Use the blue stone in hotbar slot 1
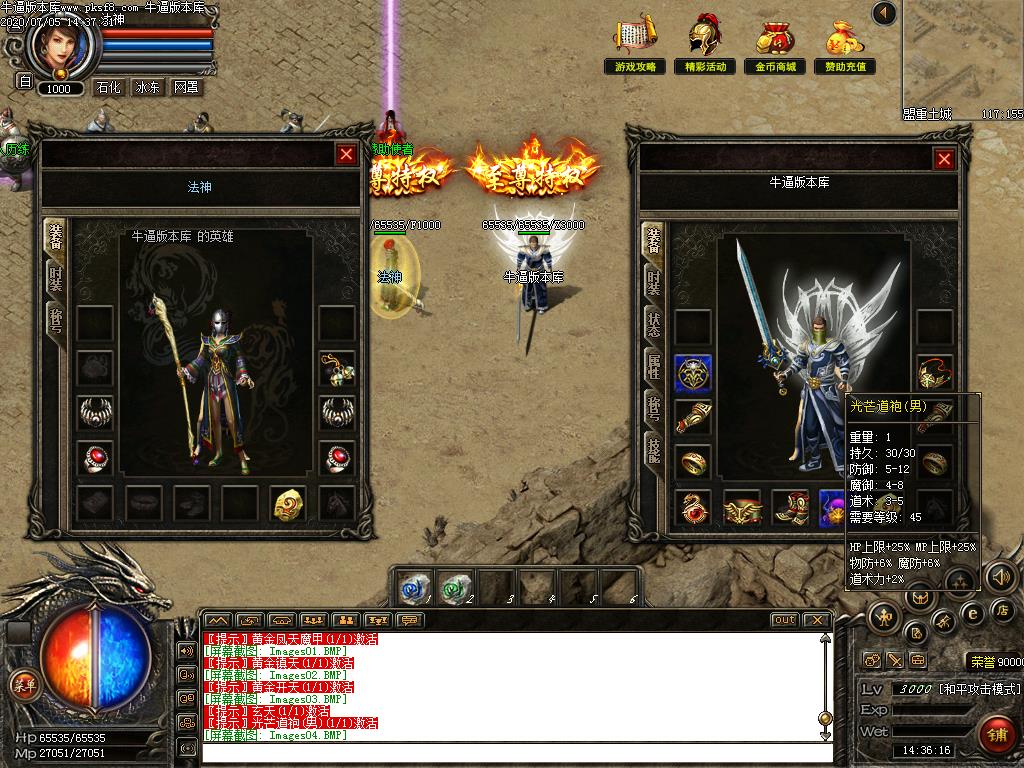 412,585
